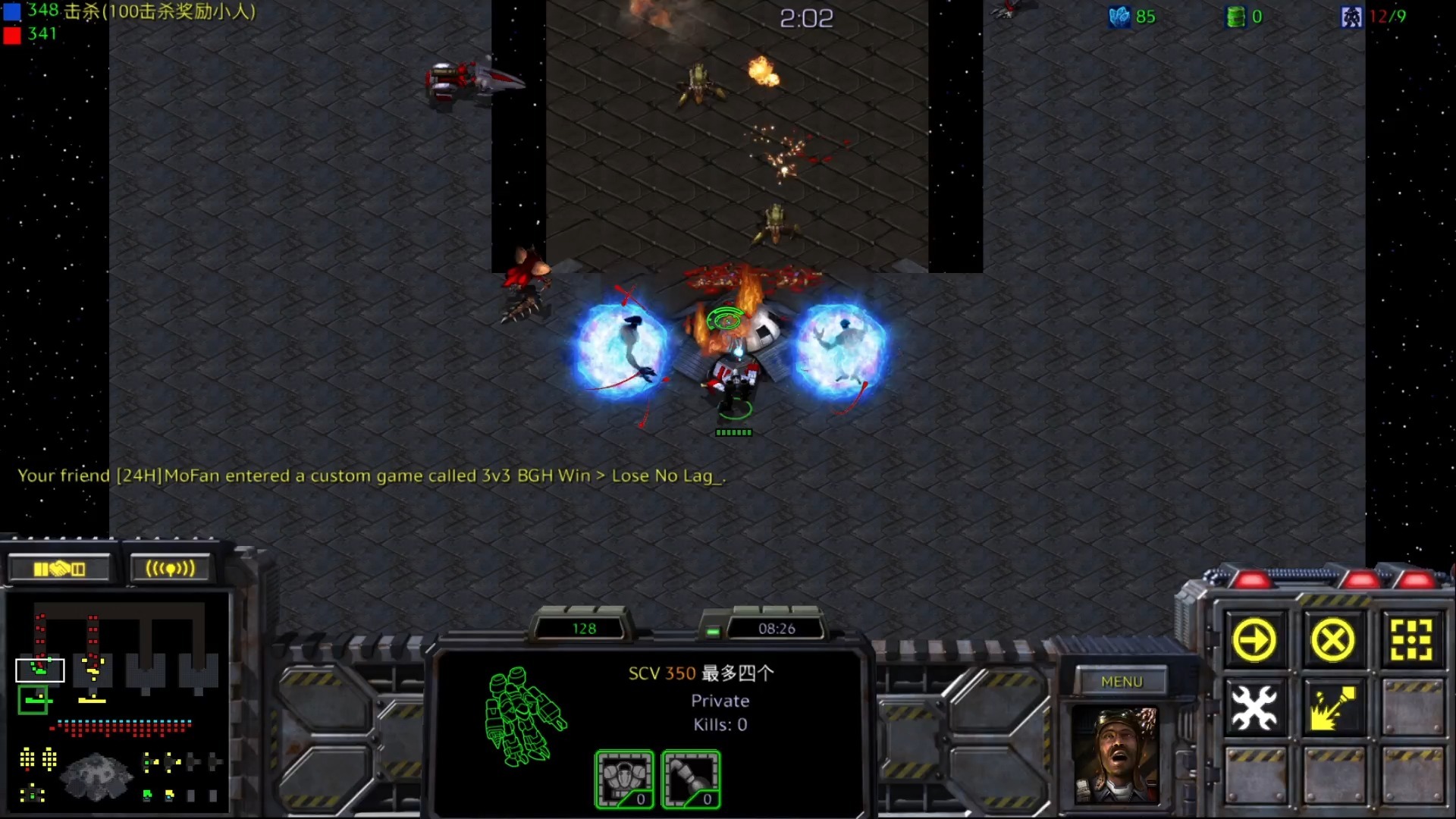The image size is (1456, 819).
Task: Click the Stop command icon
Action: coord(1332,641)
